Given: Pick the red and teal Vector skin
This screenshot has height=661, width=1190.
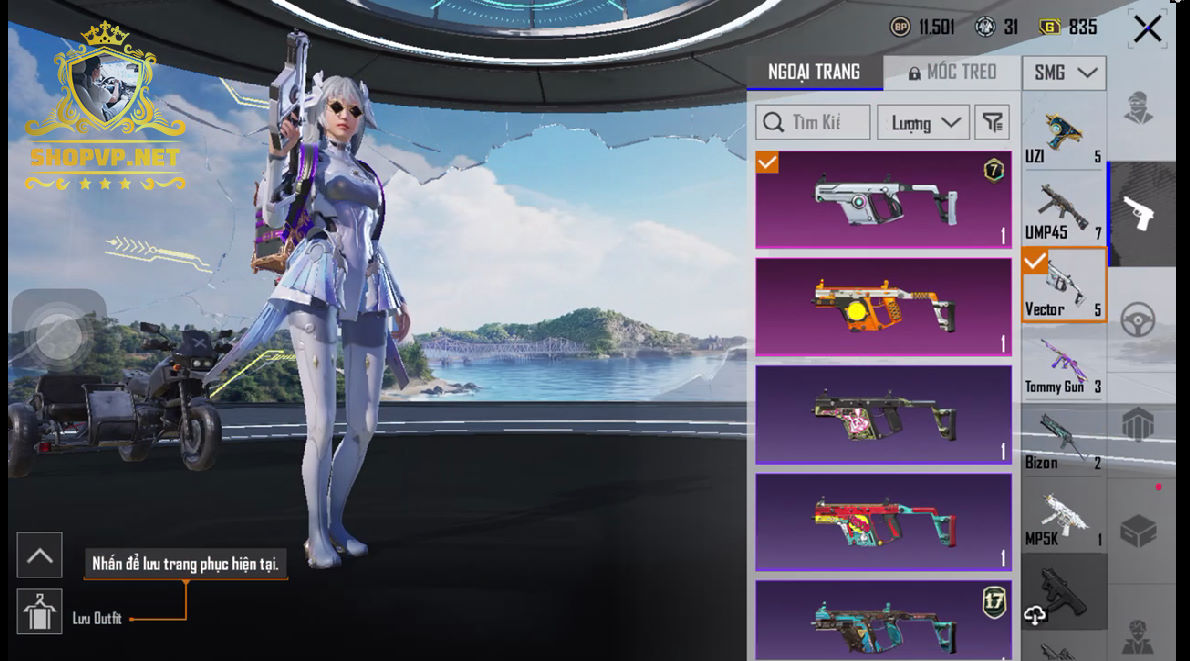Looking at the screenshot, I should pos(883,521).
